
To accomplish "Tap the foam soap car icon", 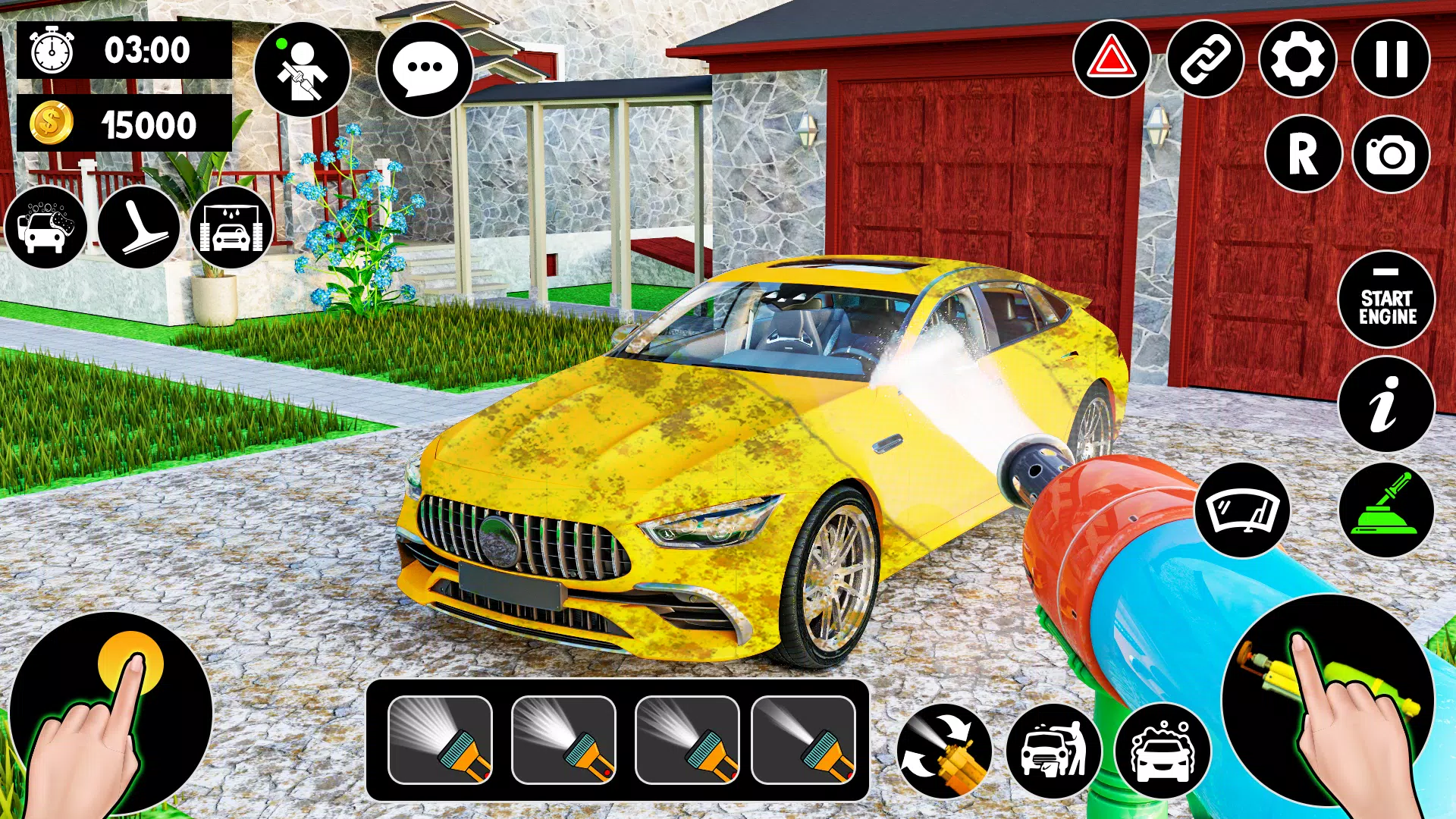I will [1162, 751].
